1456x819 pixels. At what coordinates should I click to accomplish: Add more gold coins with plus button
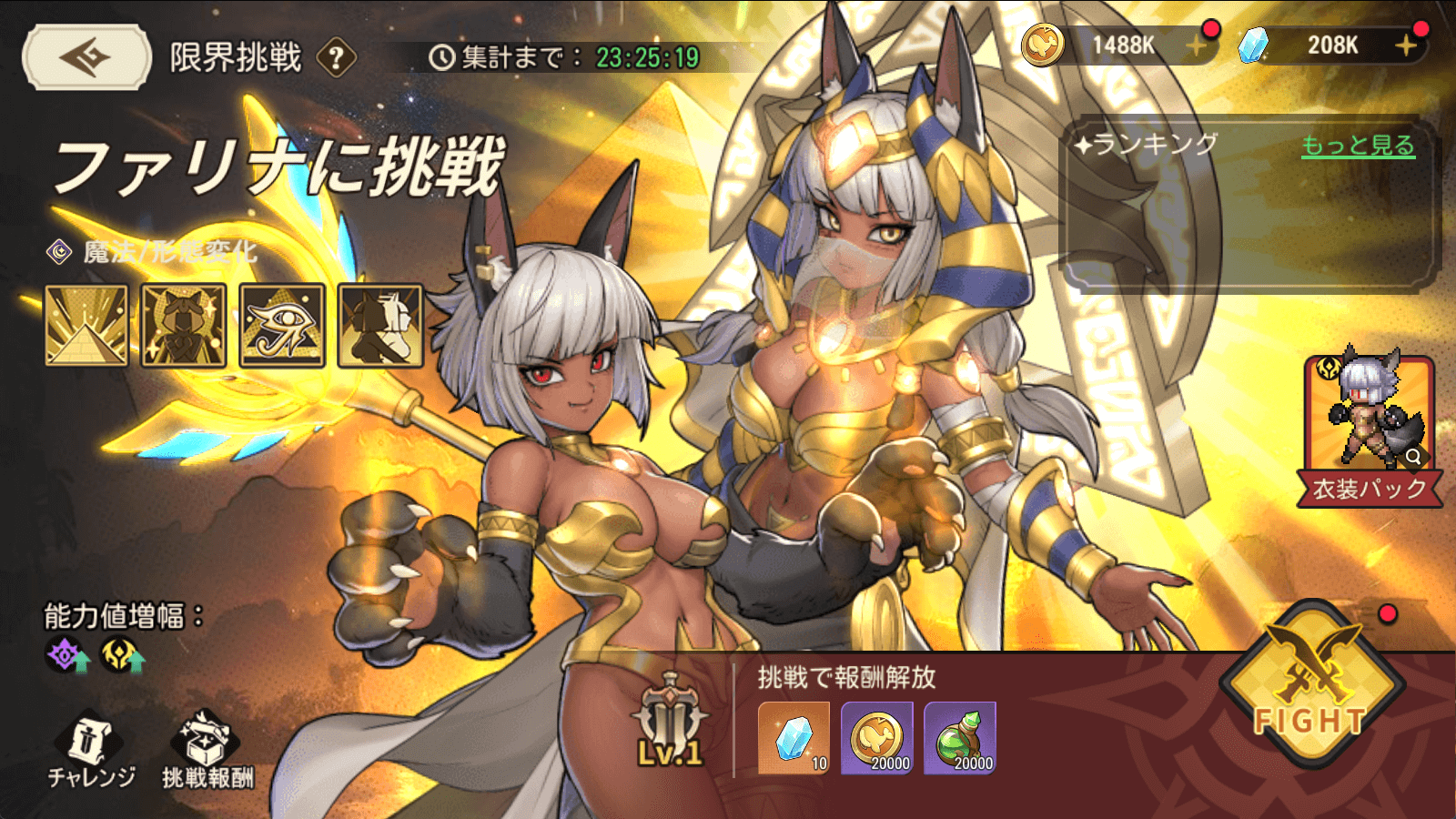tap(1197, 45)
